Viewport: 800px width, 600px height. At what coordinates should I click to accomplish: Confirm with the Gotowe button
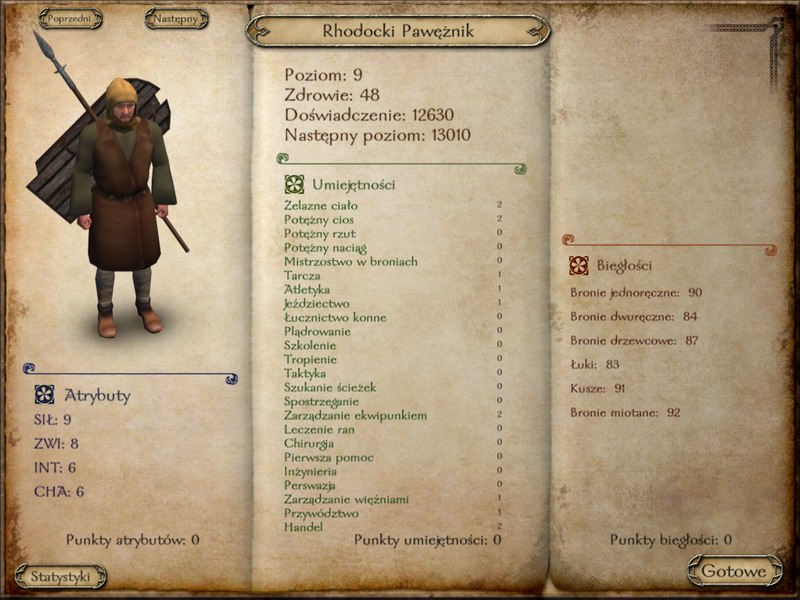tap(734, 571)
